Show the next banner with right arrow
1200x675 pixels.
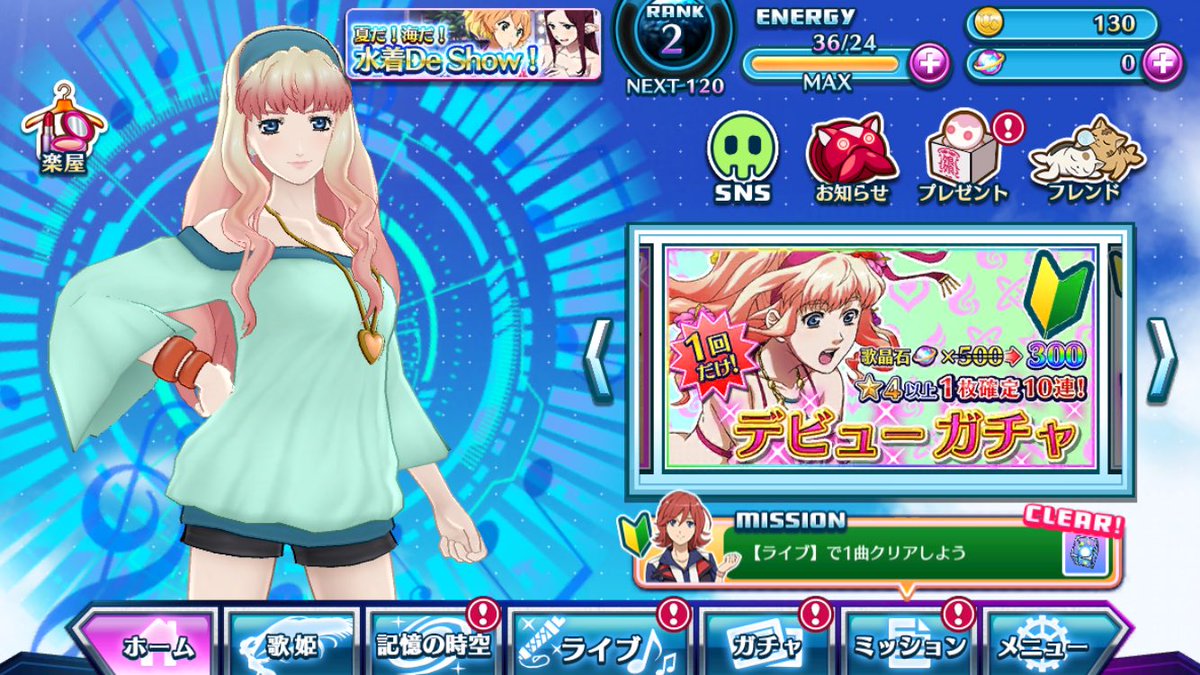[x=1161, y=360]
